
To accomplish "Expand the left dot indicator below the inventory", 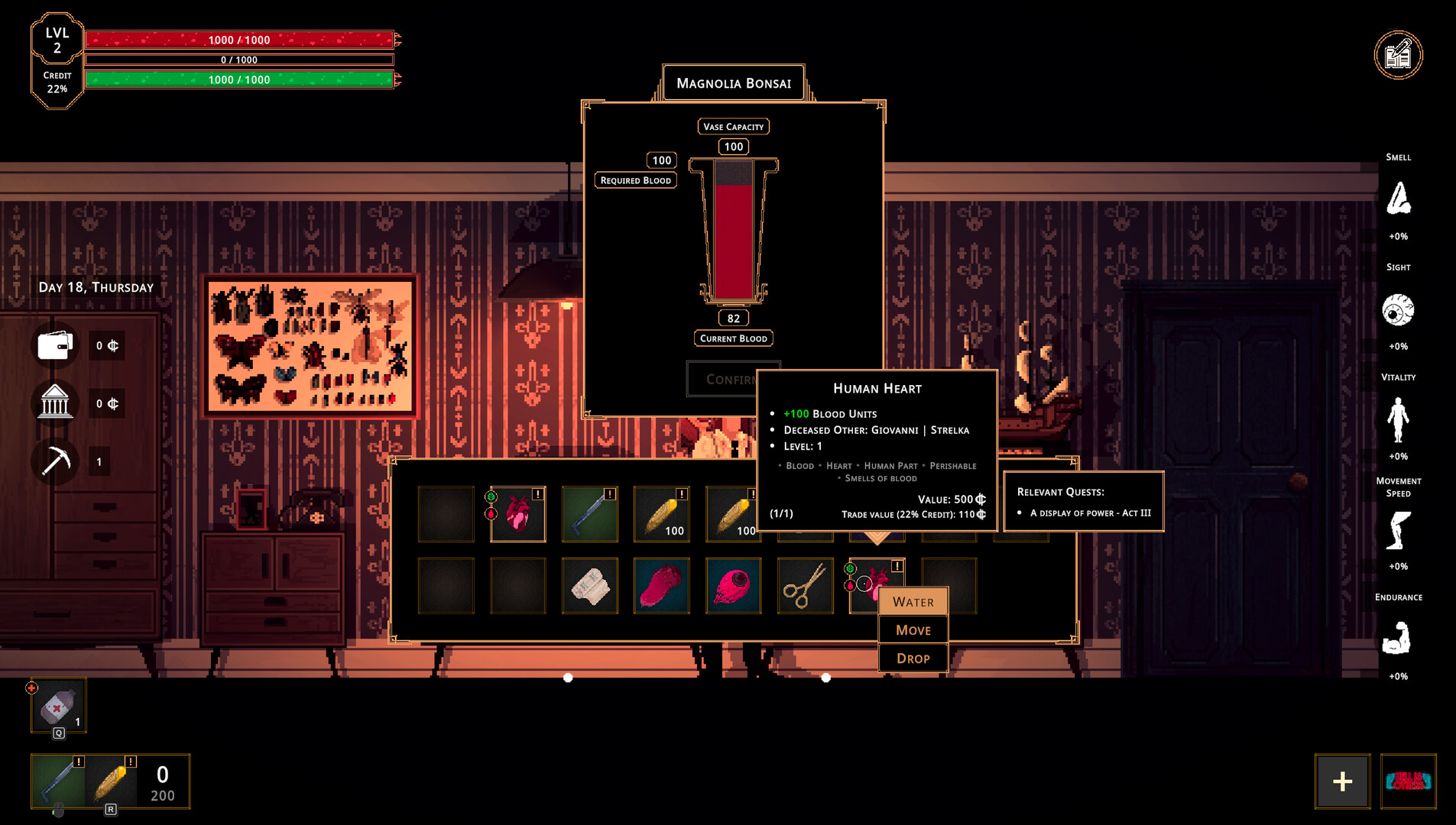I will point(569,677).
